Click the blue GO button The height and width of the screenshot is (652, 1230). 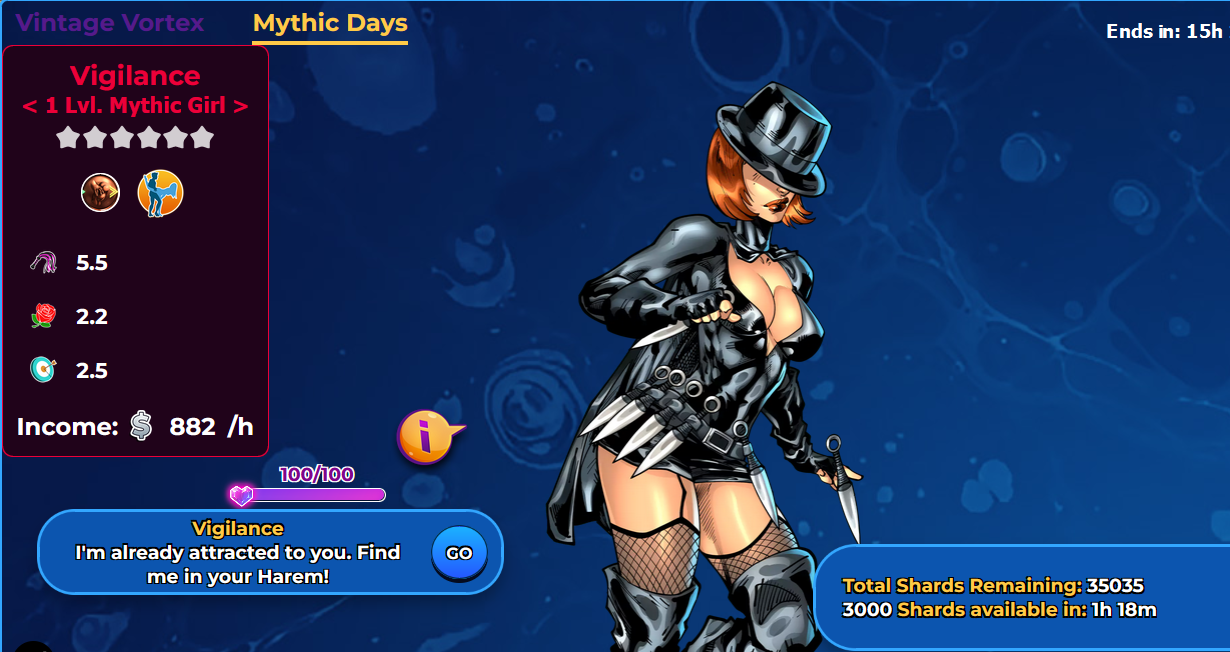tap(459, 553)
